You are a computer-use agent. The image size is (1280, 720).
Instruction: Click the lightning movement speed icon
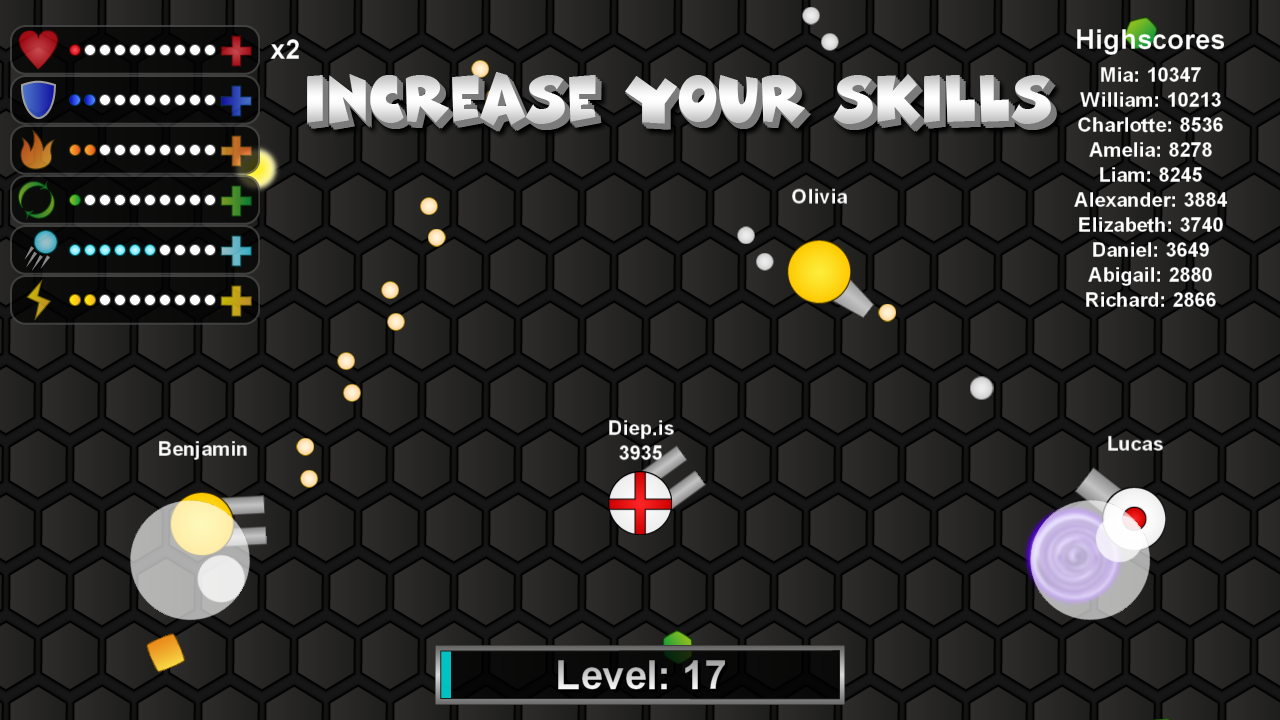[37, 299]
